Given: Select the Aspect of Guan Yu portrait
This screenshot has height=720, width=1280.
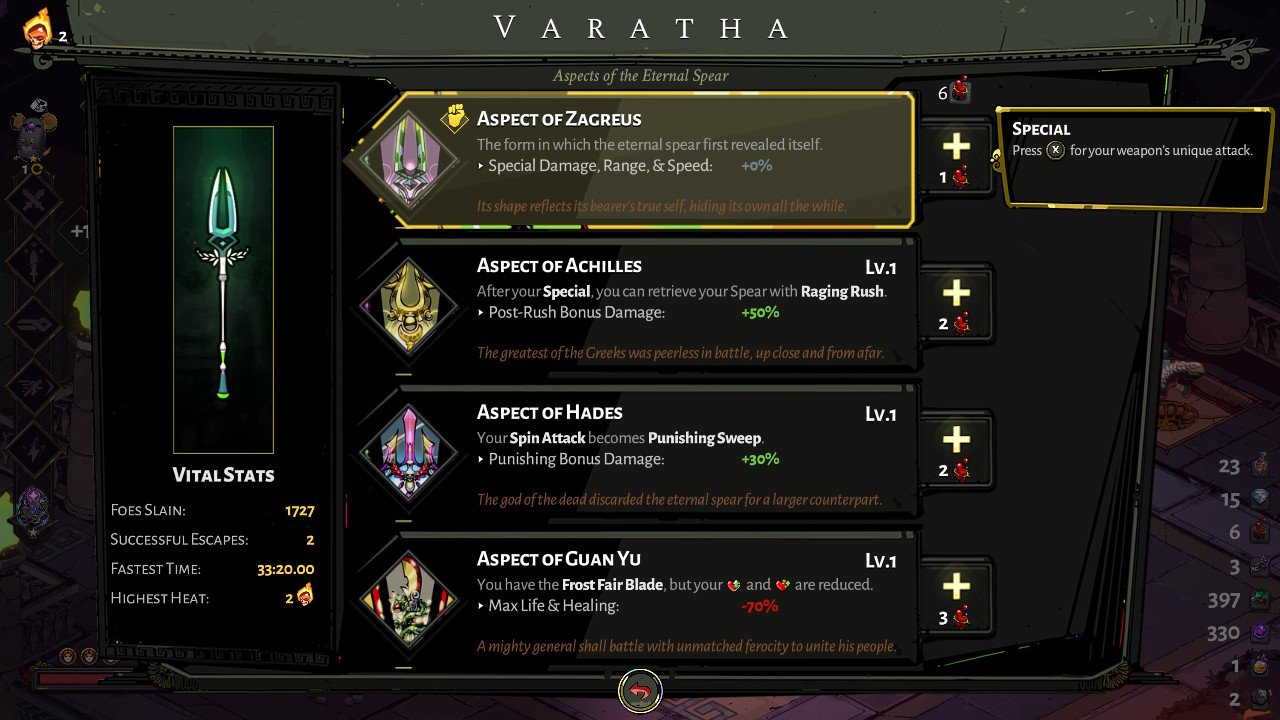Looking at the screenshot, I should coord(410,598).
